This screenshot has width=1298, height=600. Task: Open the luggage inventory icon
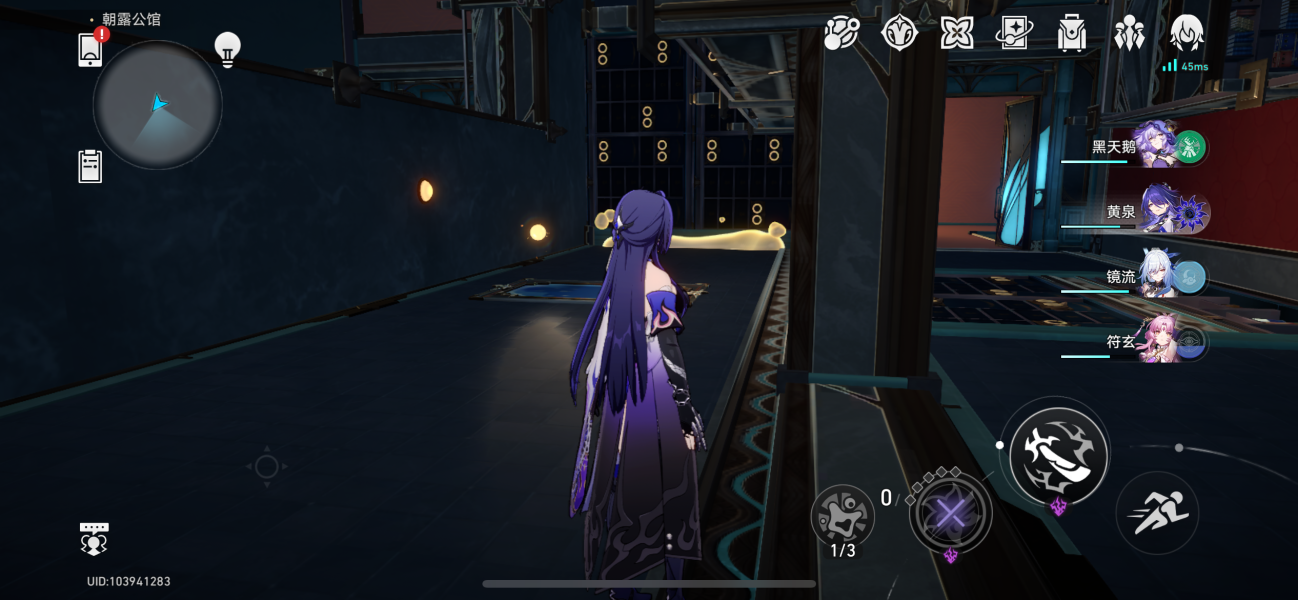pos(1072,34)
